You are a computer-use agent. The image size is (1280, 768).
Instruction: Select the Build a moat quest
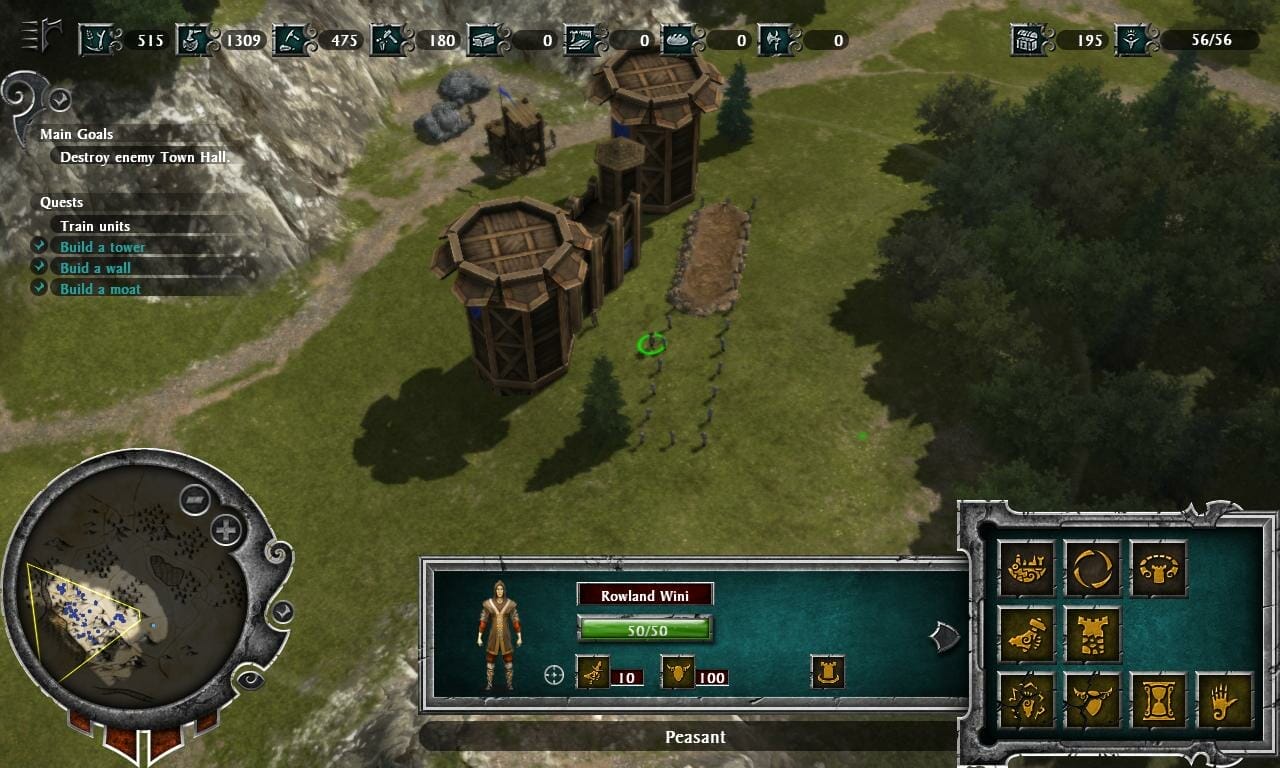[x=100, y=289]
